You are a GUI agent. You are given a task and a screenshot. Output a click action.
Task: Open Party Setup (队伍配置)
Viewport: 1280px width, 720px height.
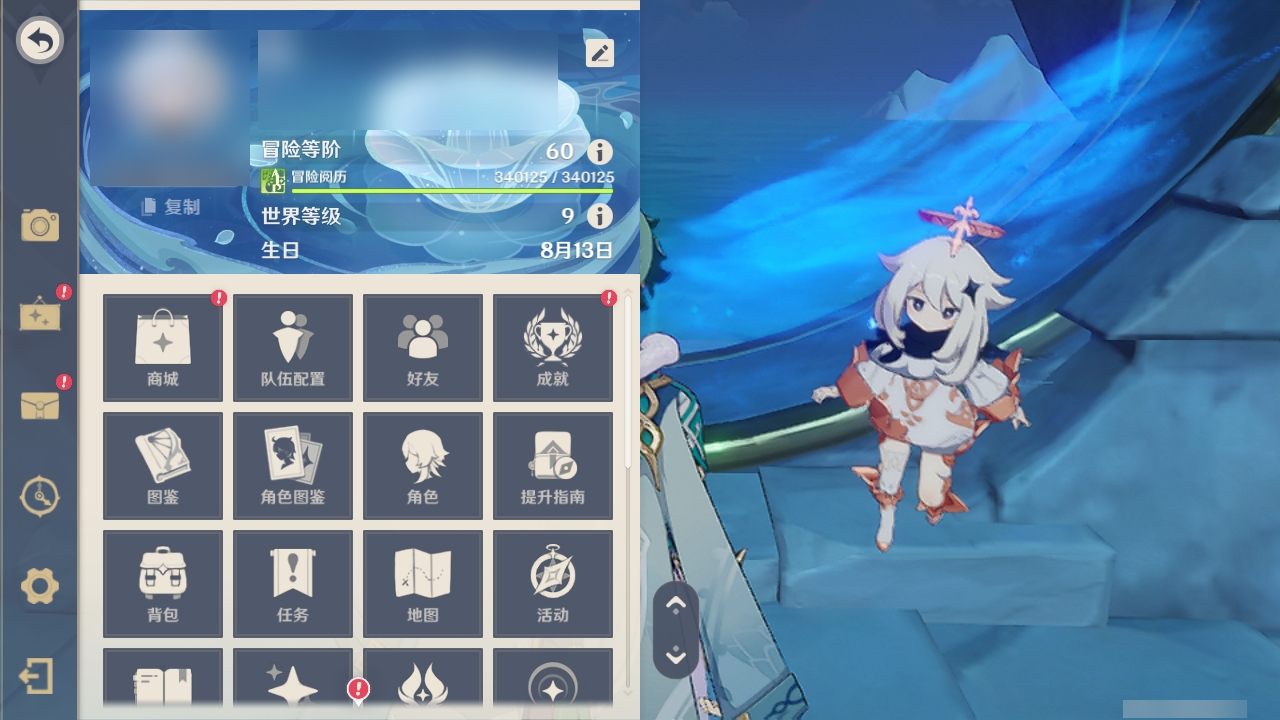tap(292, 346)
